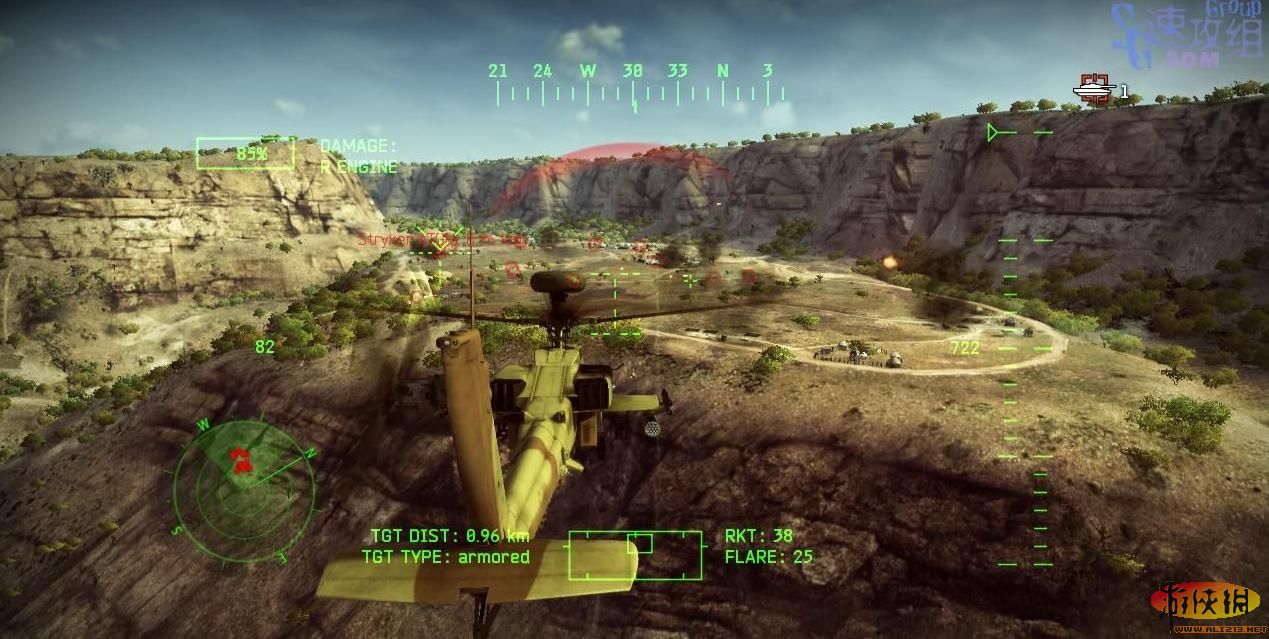Select the tank target counter icon
This screenshot has width=1269, height=639.
pyautogui.click(x=1094, y=90)
